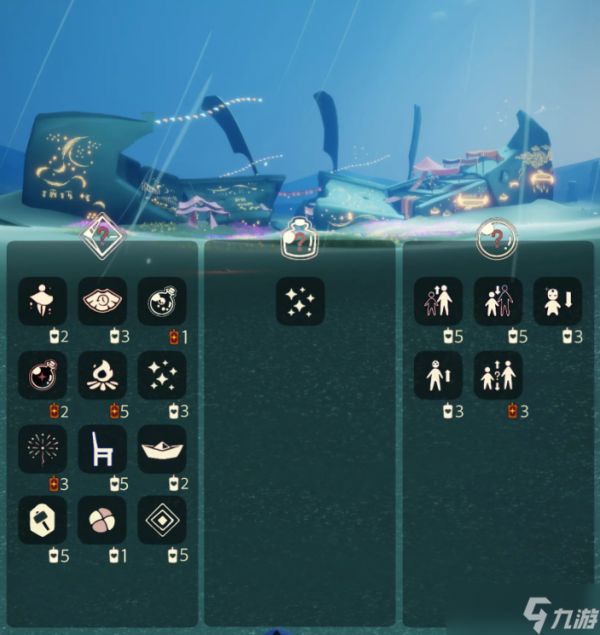Pick the bonfire item
The image size is (600, 635).
[102, 375]
